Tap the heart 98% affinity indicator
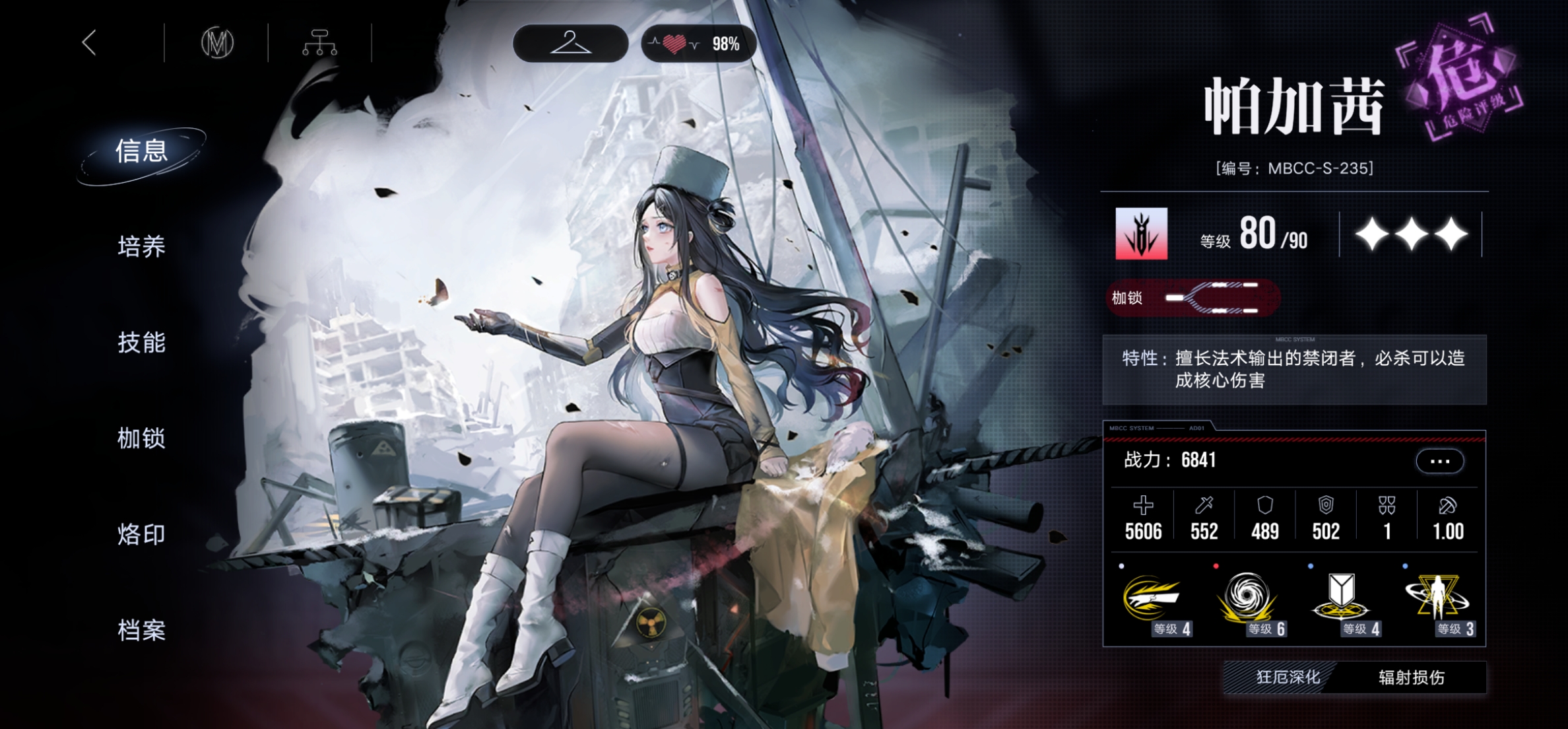This screenshot has height=729, width=1568. (698, 44)
